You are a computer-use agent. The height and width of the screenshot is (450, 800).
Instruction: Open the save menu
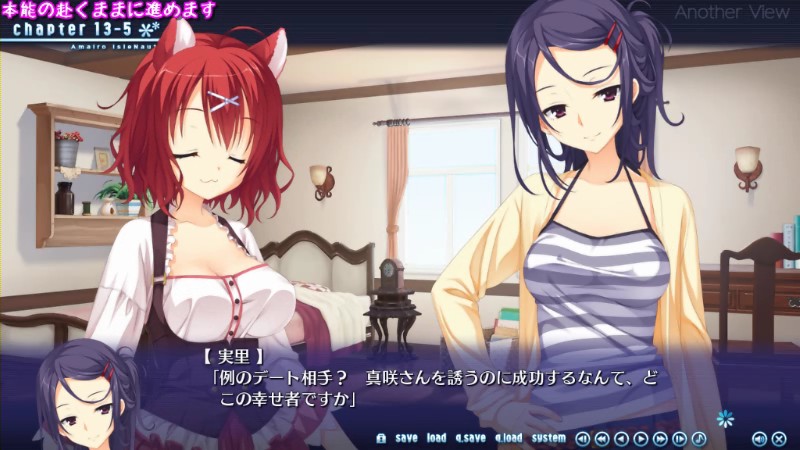(406, 438)
